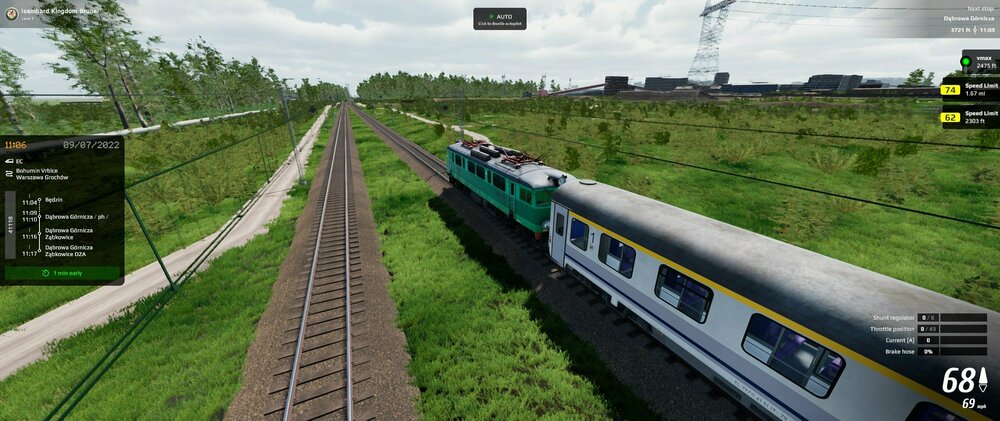Click AUTO button to disable autopilot

pos(499,19)
